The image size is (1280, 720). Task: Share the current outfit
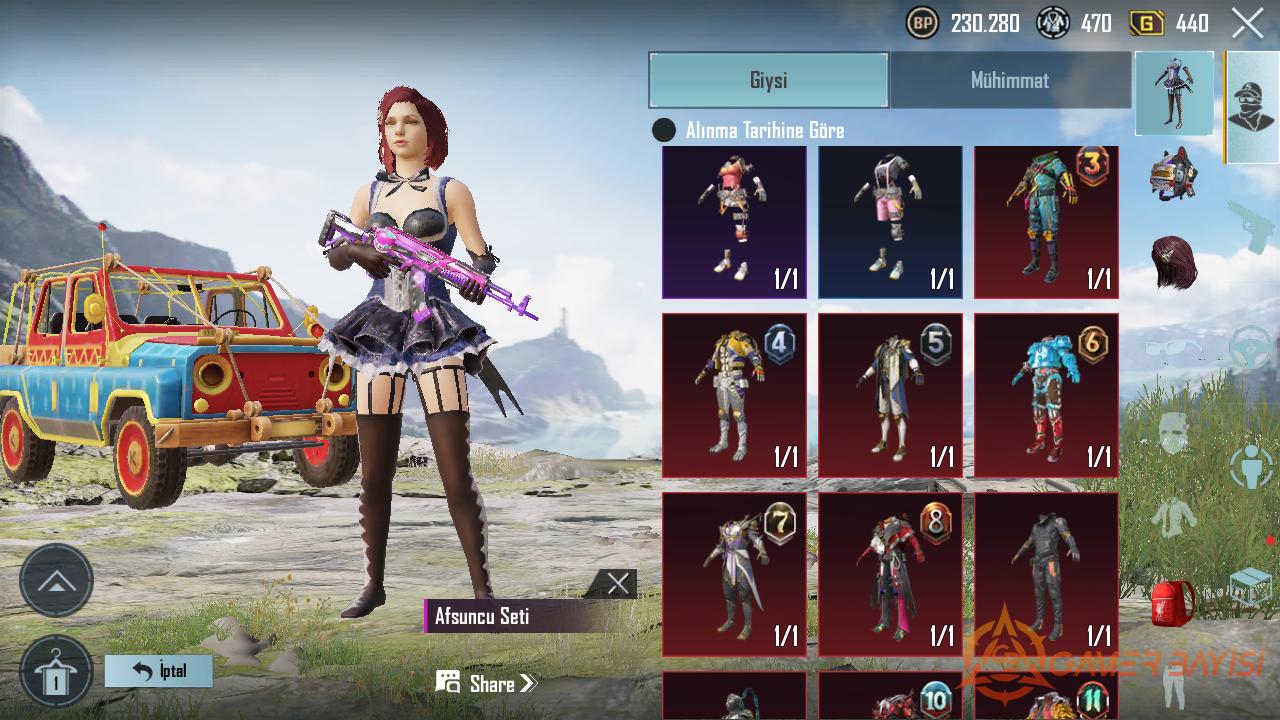487,684
